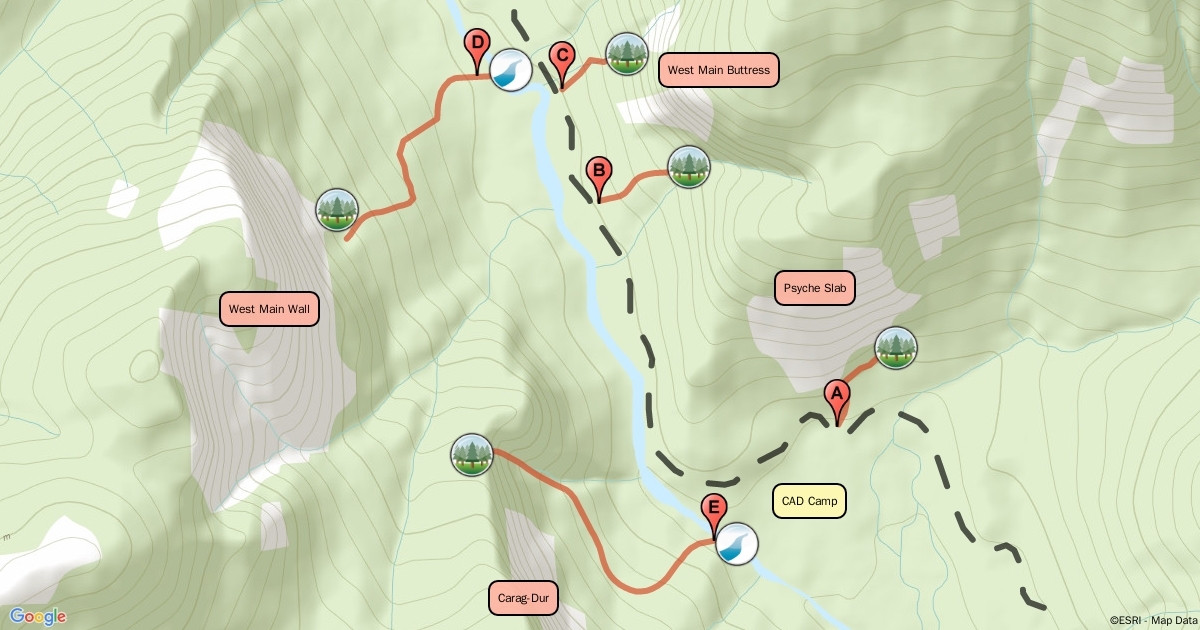1200x630 pixels.
Task: Open the West Main Buttress label
Action: click(718, 70)
